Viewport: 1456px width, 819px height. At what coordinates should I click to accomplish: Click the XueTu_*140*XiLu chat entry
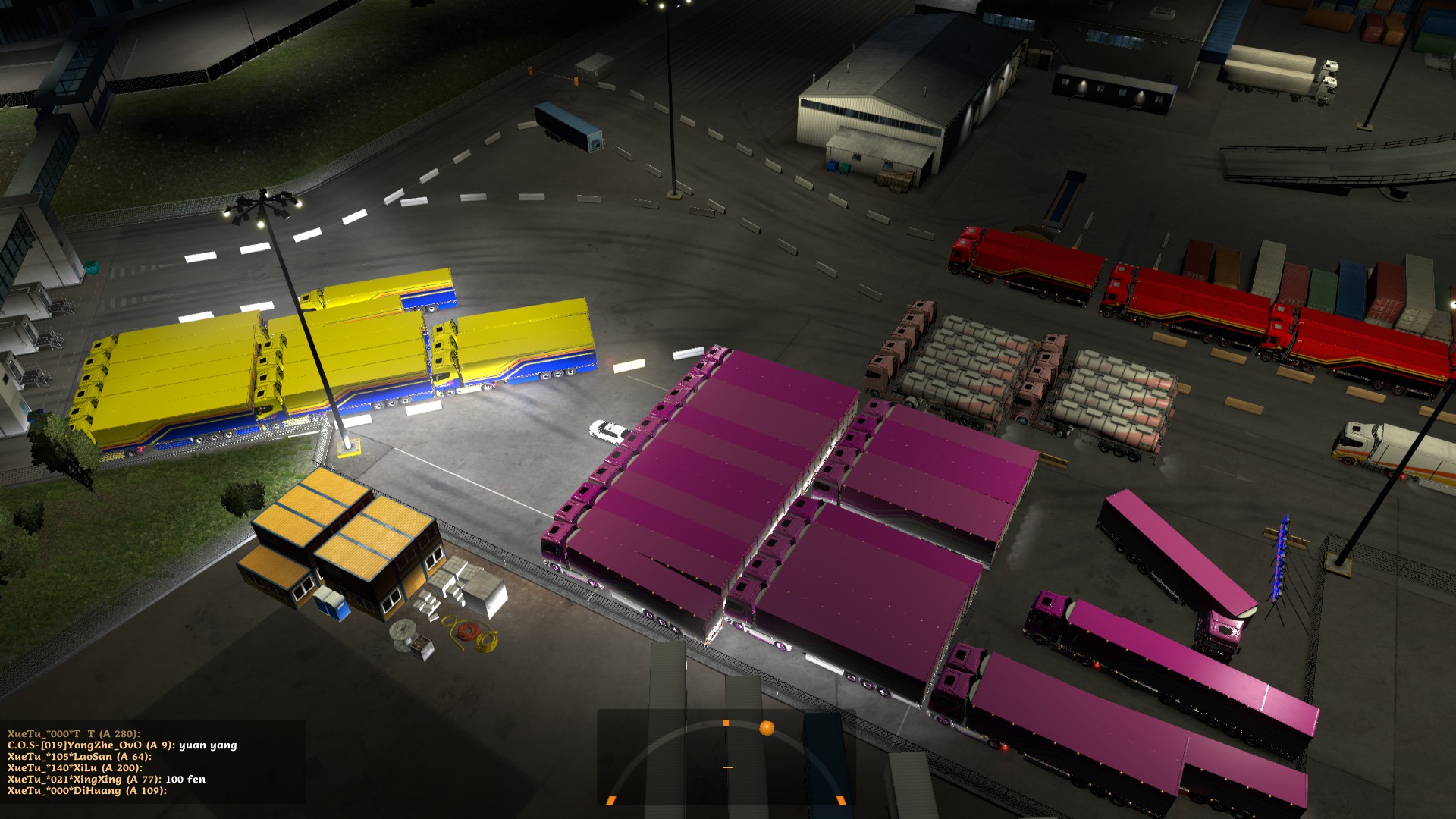pyautogui.click(x=75, y=768)
